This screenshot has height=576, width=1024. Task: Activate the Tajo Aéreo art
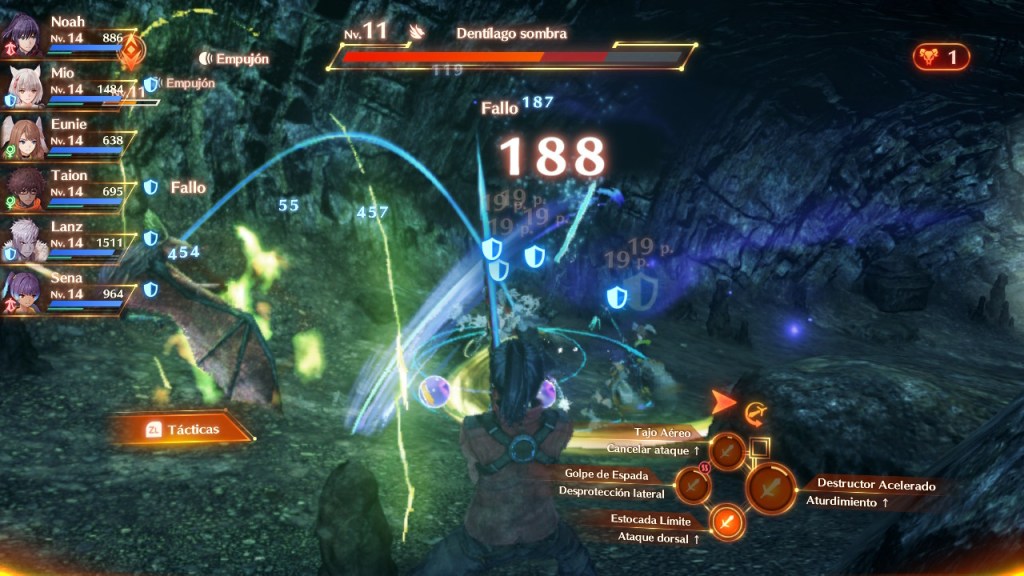coord(728,453)
